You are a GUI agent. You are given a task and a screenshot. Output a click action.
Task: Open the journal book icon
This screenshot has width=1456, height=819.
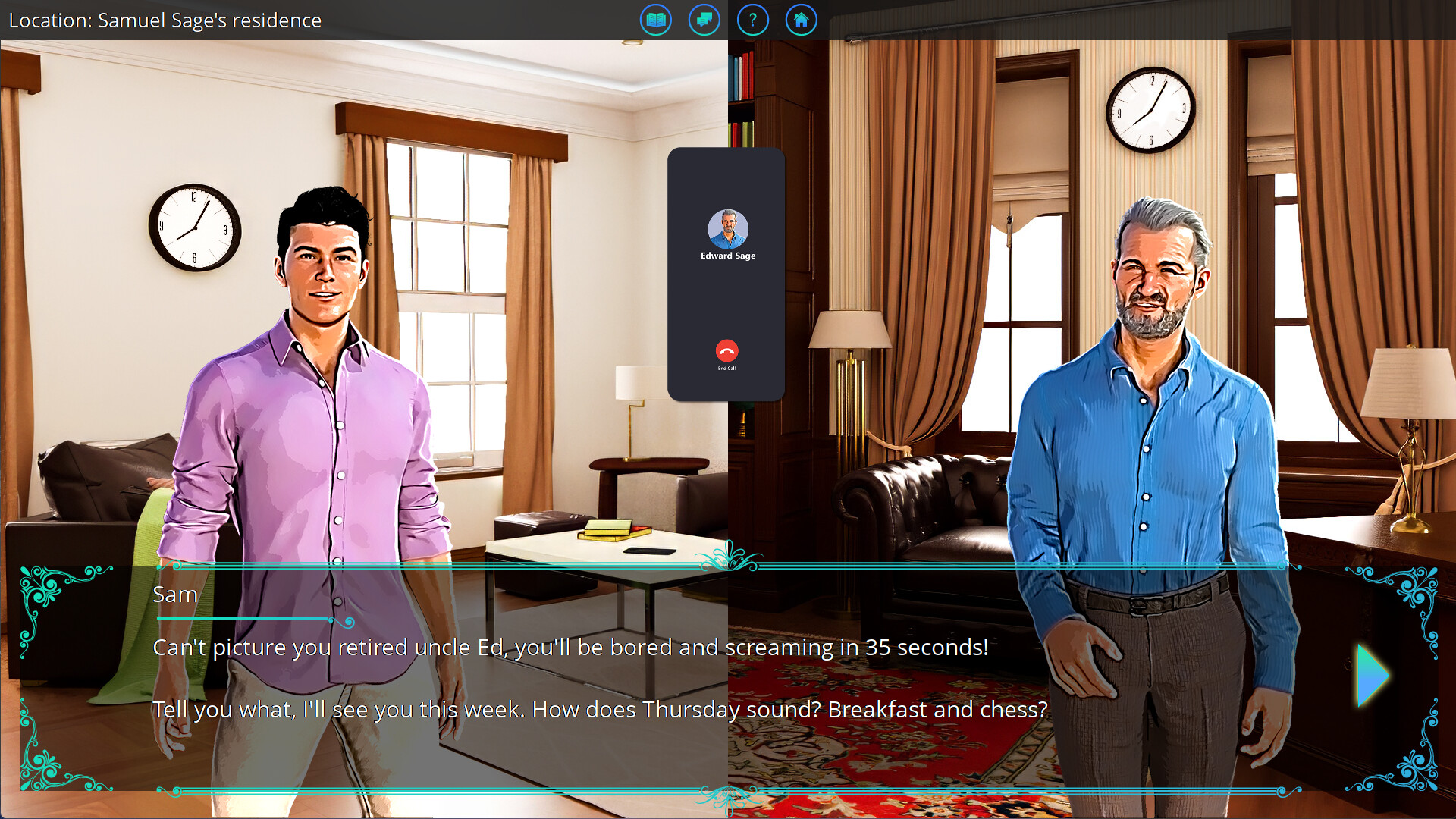coord(655,20)
